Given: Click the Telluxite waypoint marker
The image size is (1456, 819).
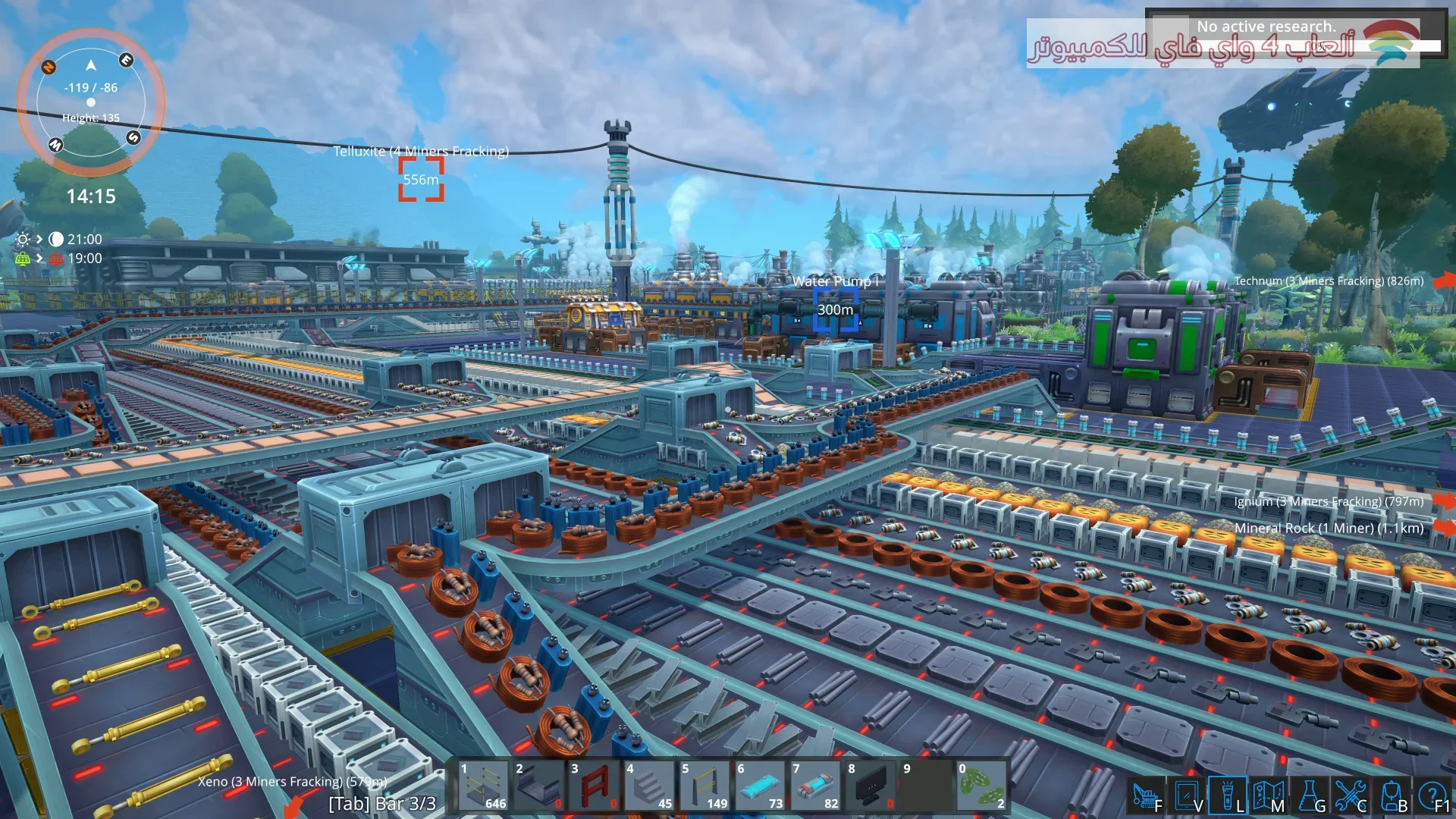Looking at the screenshot, I should coord(421,180).
